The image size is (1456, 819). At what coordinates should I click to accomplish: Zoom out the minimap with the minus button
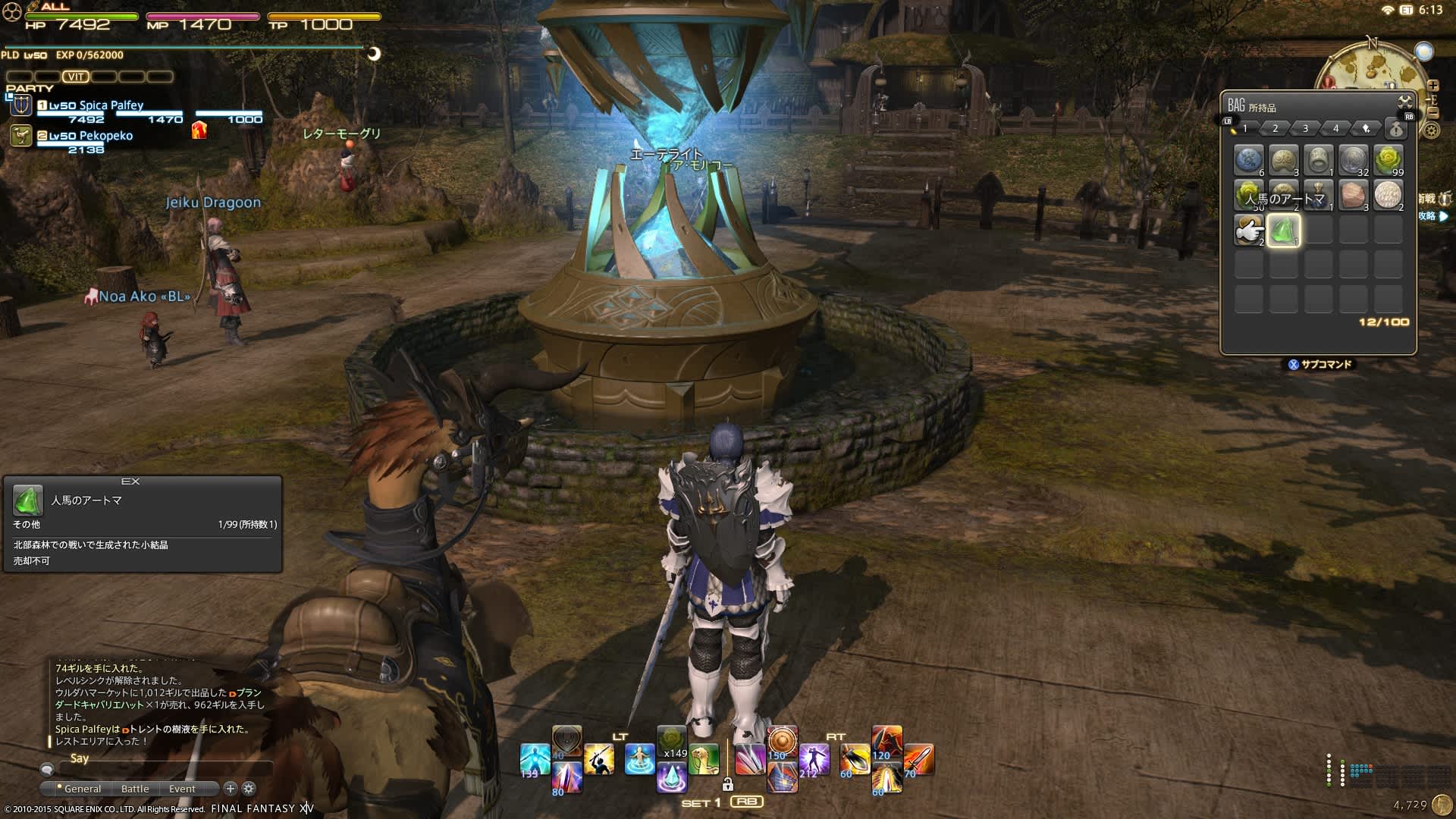coord(1432,112)
